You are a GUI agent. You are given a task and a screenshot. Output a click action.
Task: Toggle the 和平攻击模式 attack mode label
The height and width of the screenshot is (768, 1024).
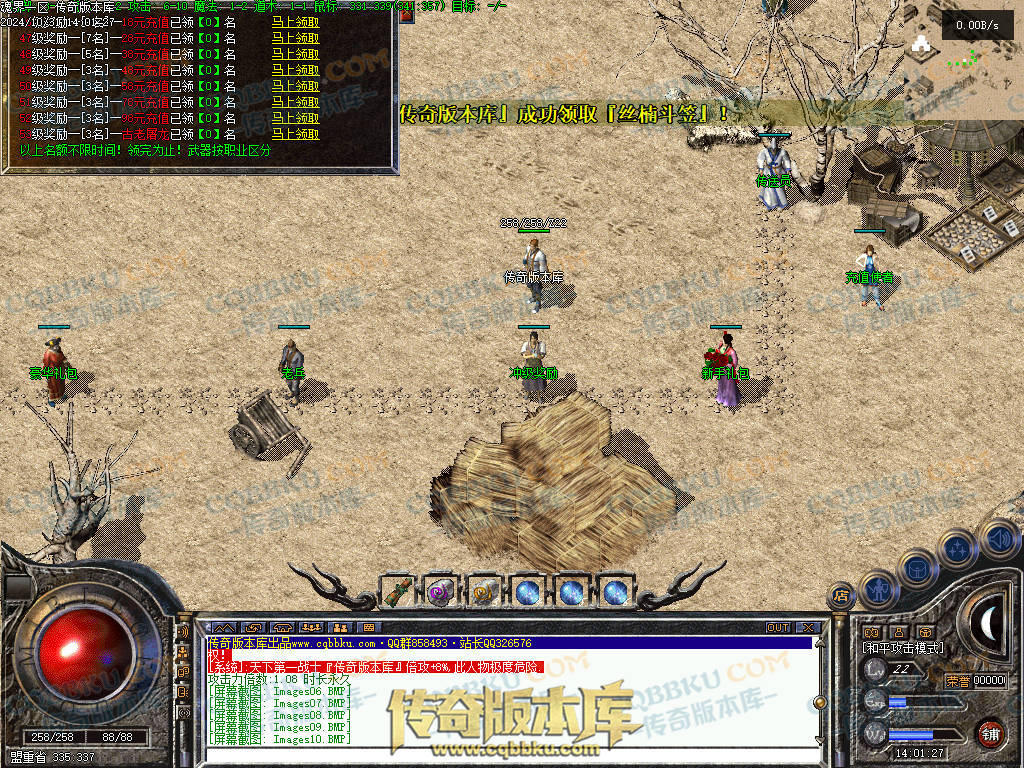pos(903,648)
